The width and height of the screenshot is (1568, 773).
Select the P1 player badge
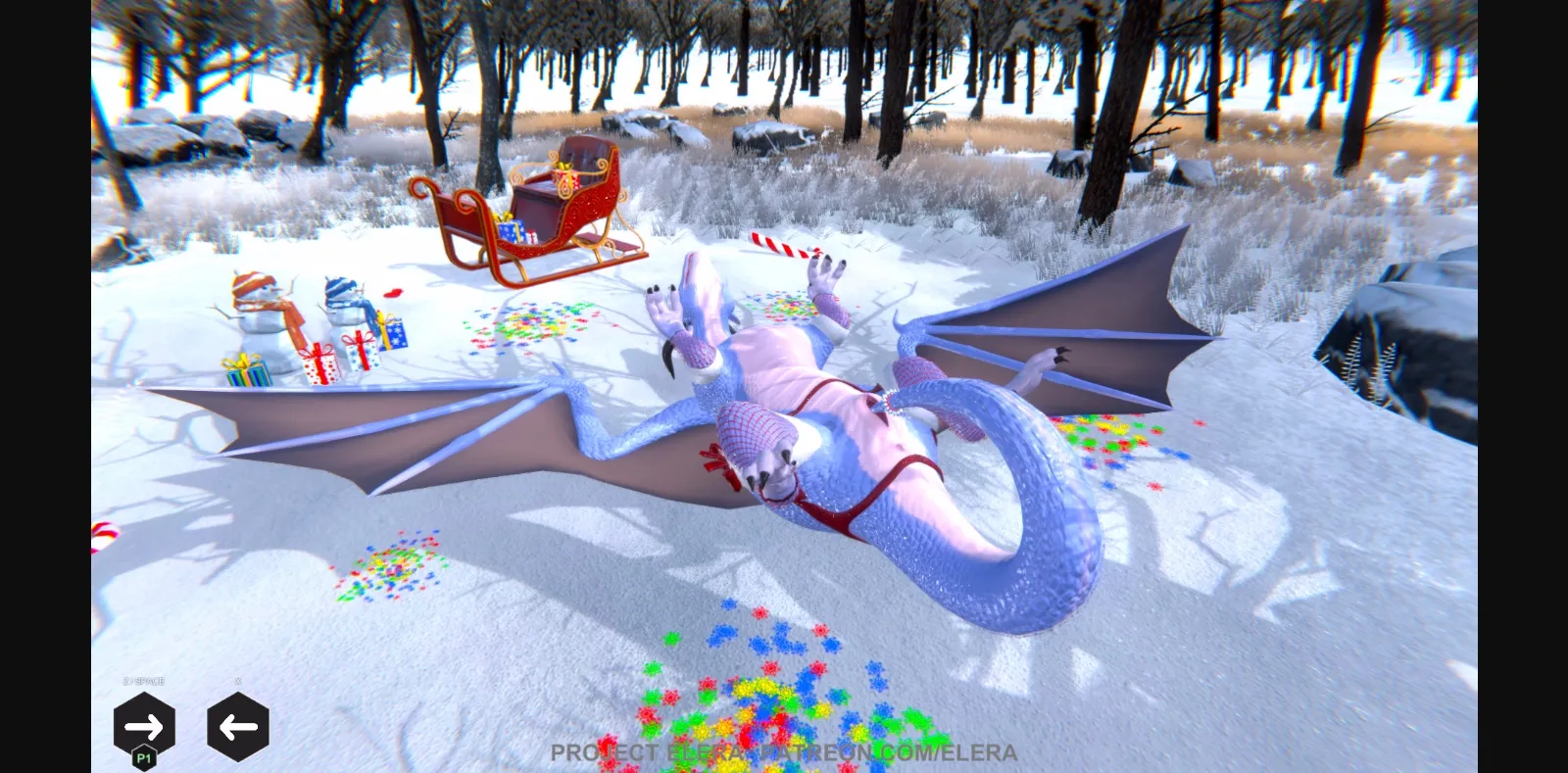(x=143, y=755)
